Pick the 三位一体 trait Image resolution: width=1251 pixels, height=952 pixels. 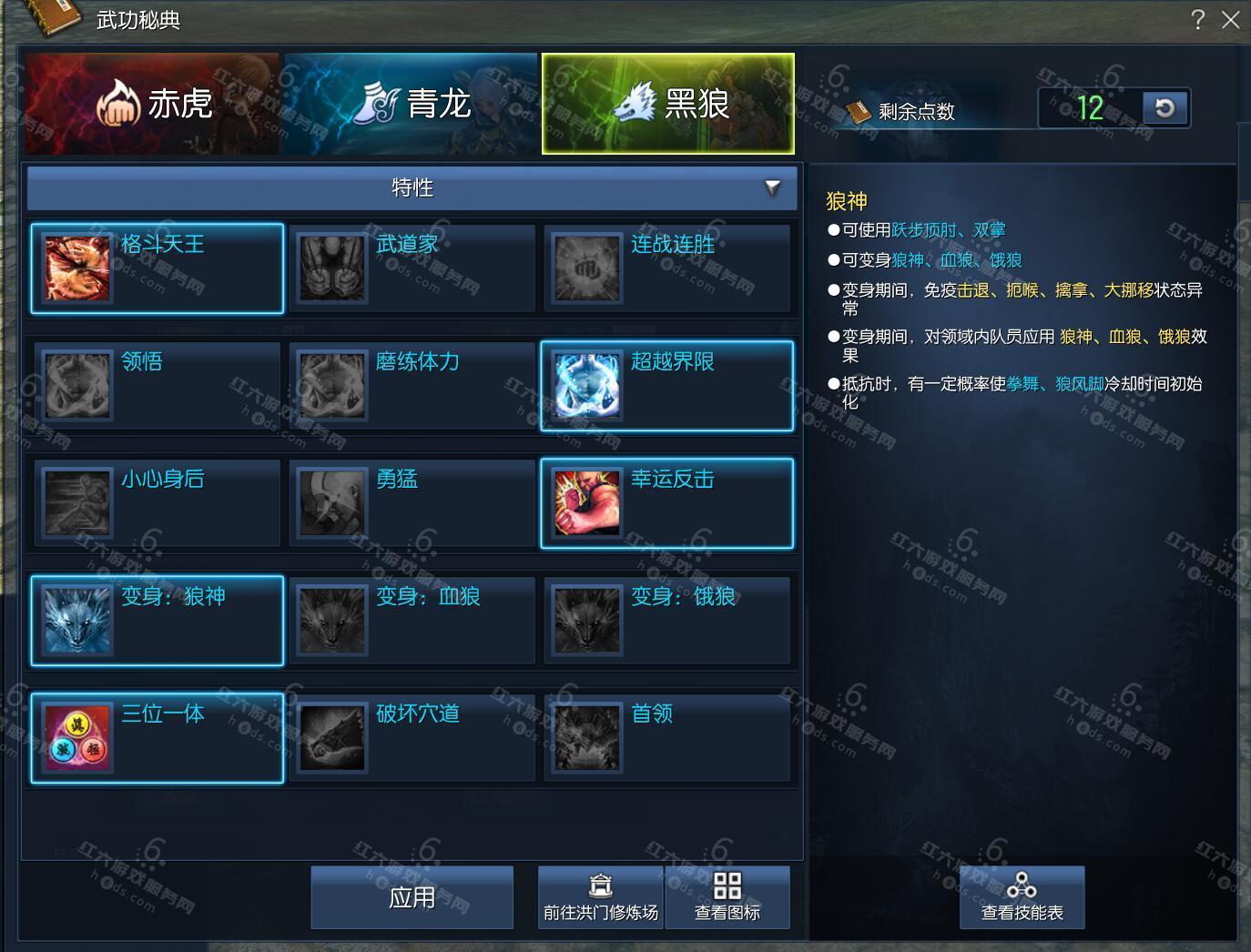158,738
